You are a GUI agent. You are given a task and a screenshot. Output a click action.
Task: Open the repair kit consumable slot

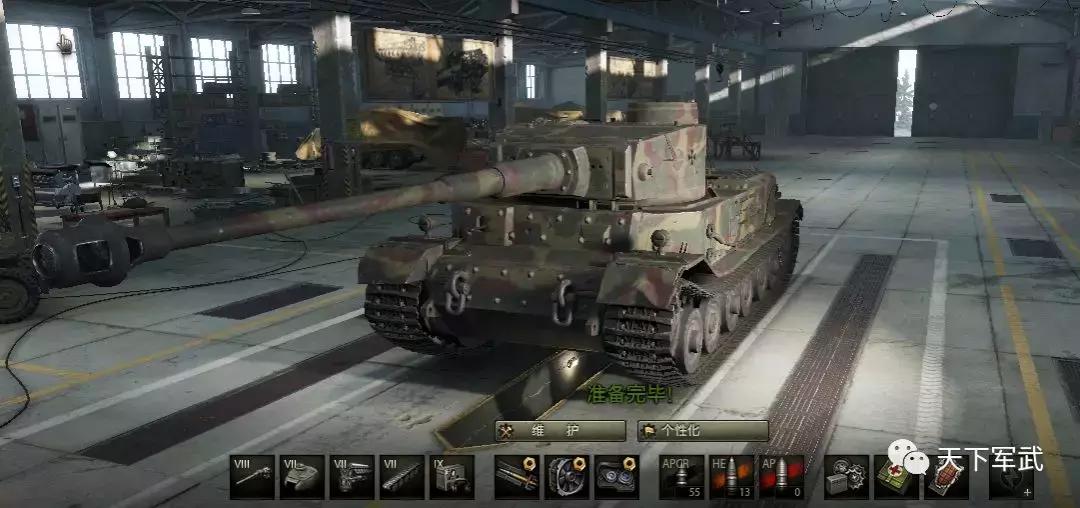pos(846,477)
